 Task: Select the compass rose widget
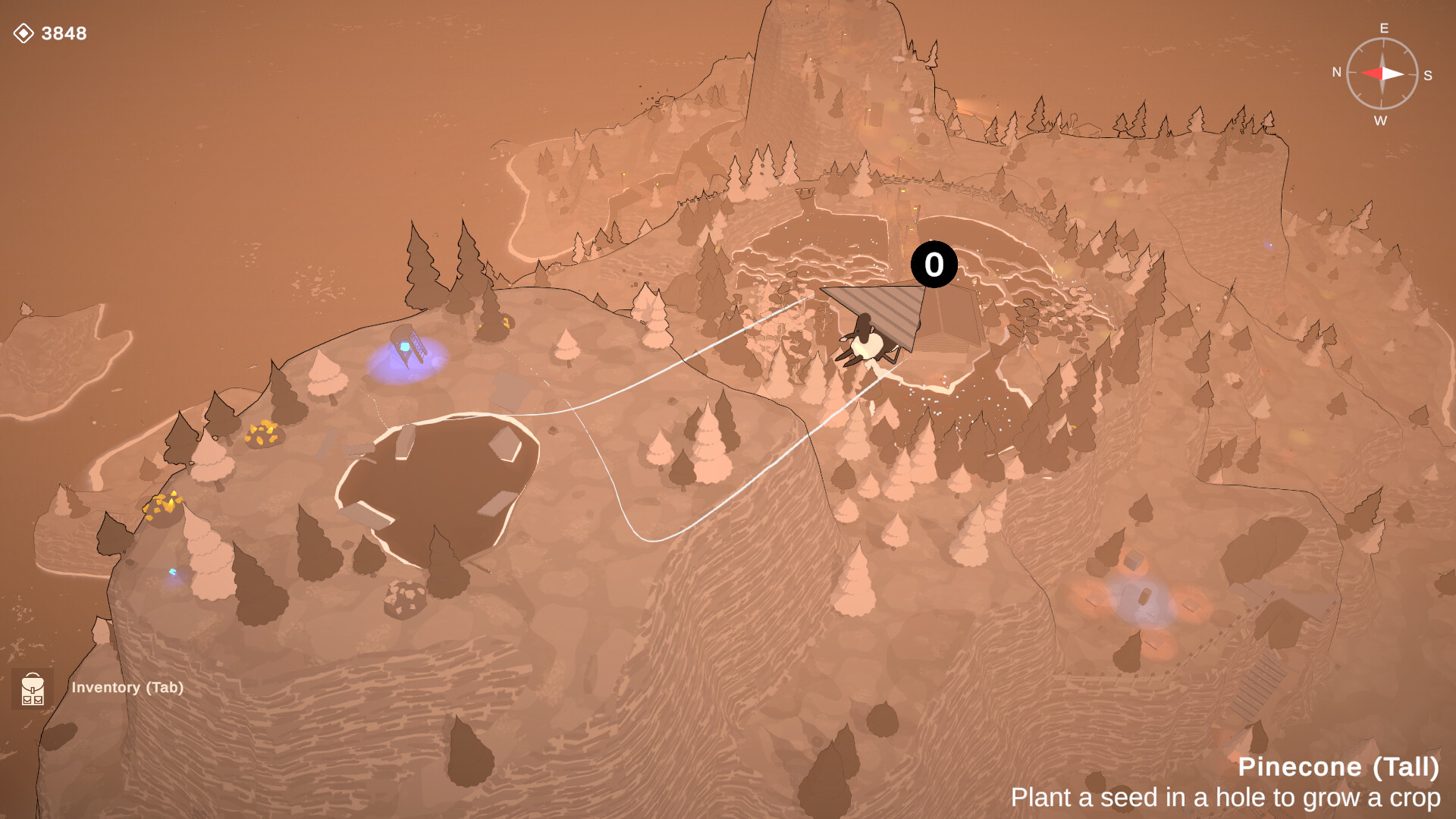click(1382, 74)
